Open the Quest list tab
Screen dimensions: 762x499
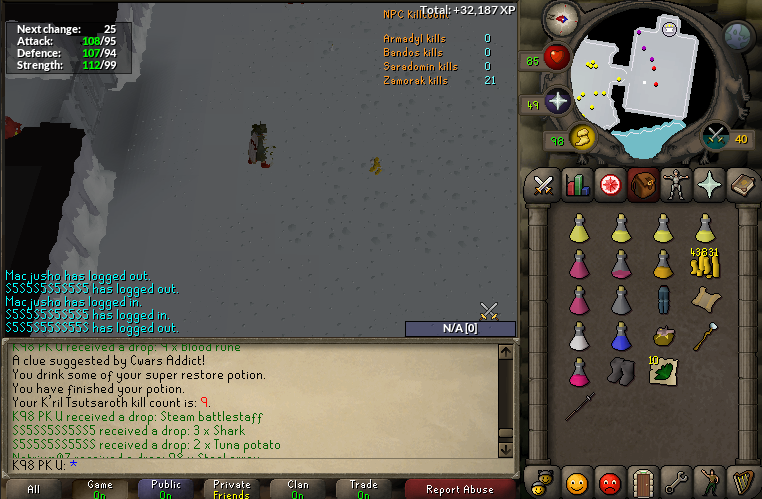click(x=608, y=184)
